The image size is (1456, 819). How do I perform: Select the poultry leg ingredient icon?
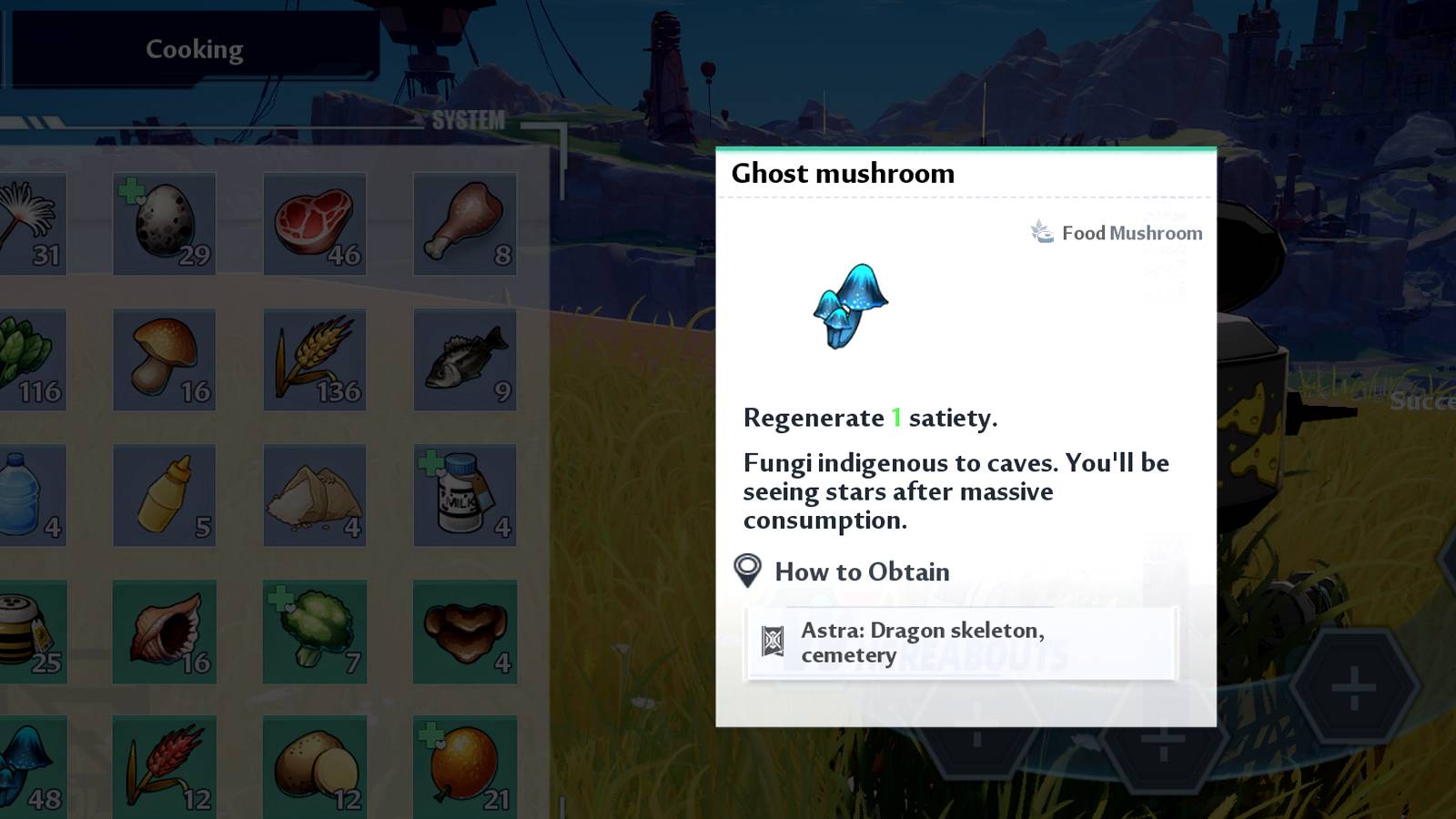464,223
